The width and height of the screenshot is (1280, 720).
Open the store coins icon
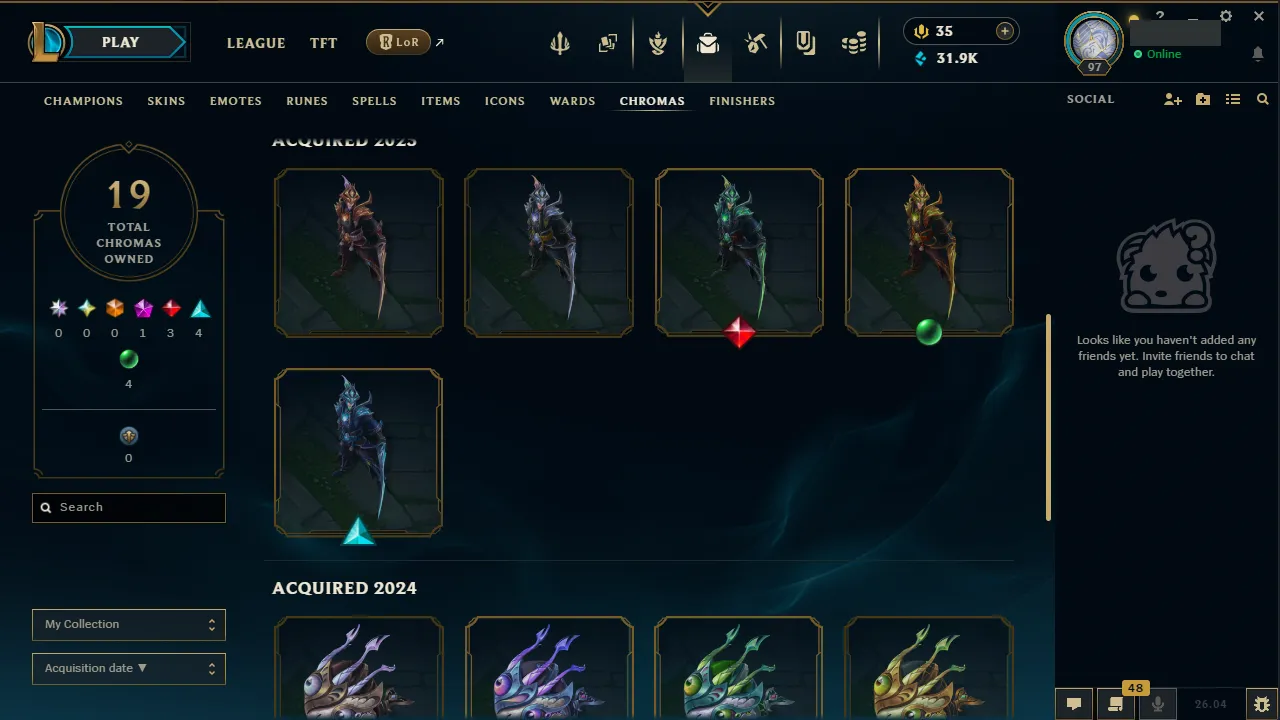tap(854, 43)
